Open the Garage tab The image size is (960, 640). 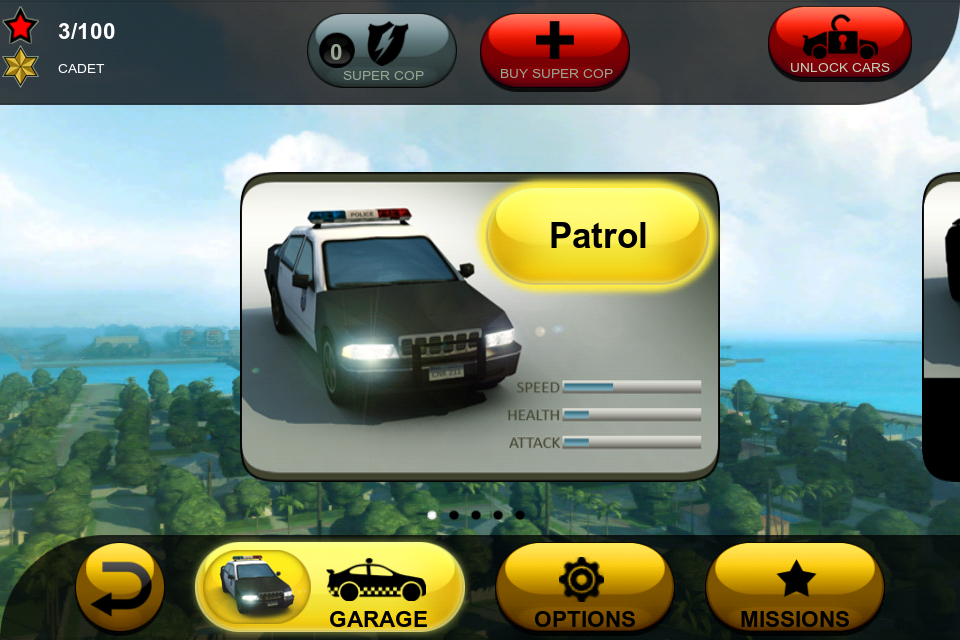point(331,590)
